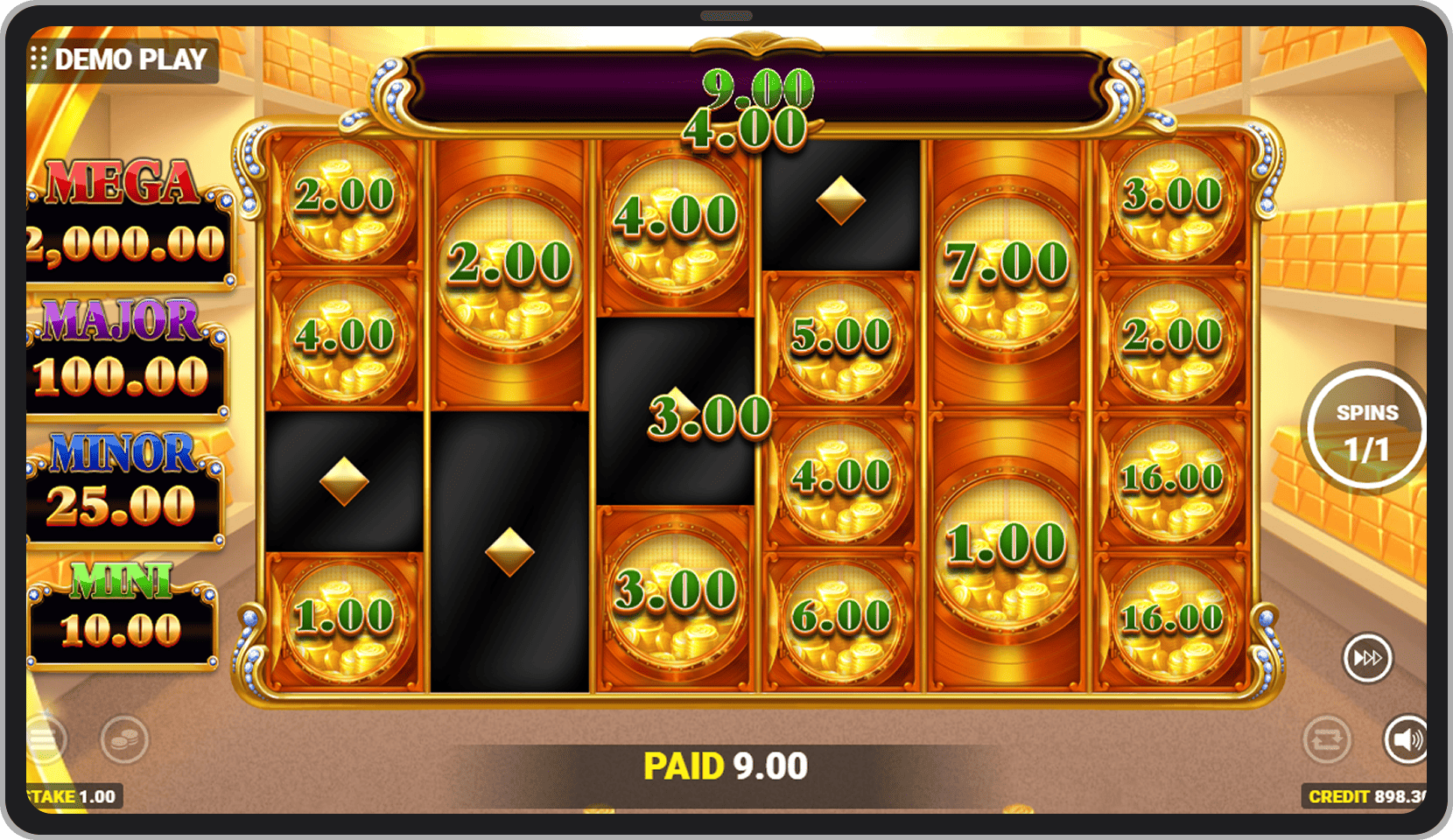Click the grid icon beside DEMO PLAY
This screenshot has height=840, width=1453.
point(39,59)
